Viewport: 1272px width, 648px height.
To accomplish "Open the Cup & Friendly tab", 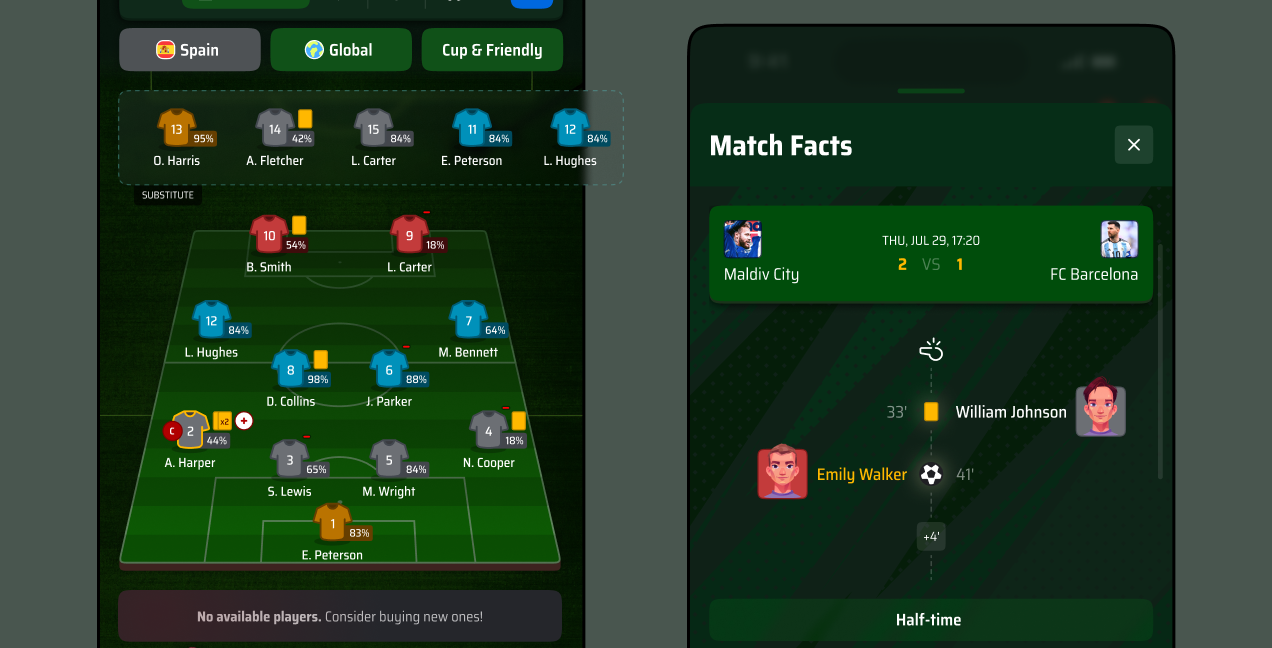I will (x=492, y=50).
